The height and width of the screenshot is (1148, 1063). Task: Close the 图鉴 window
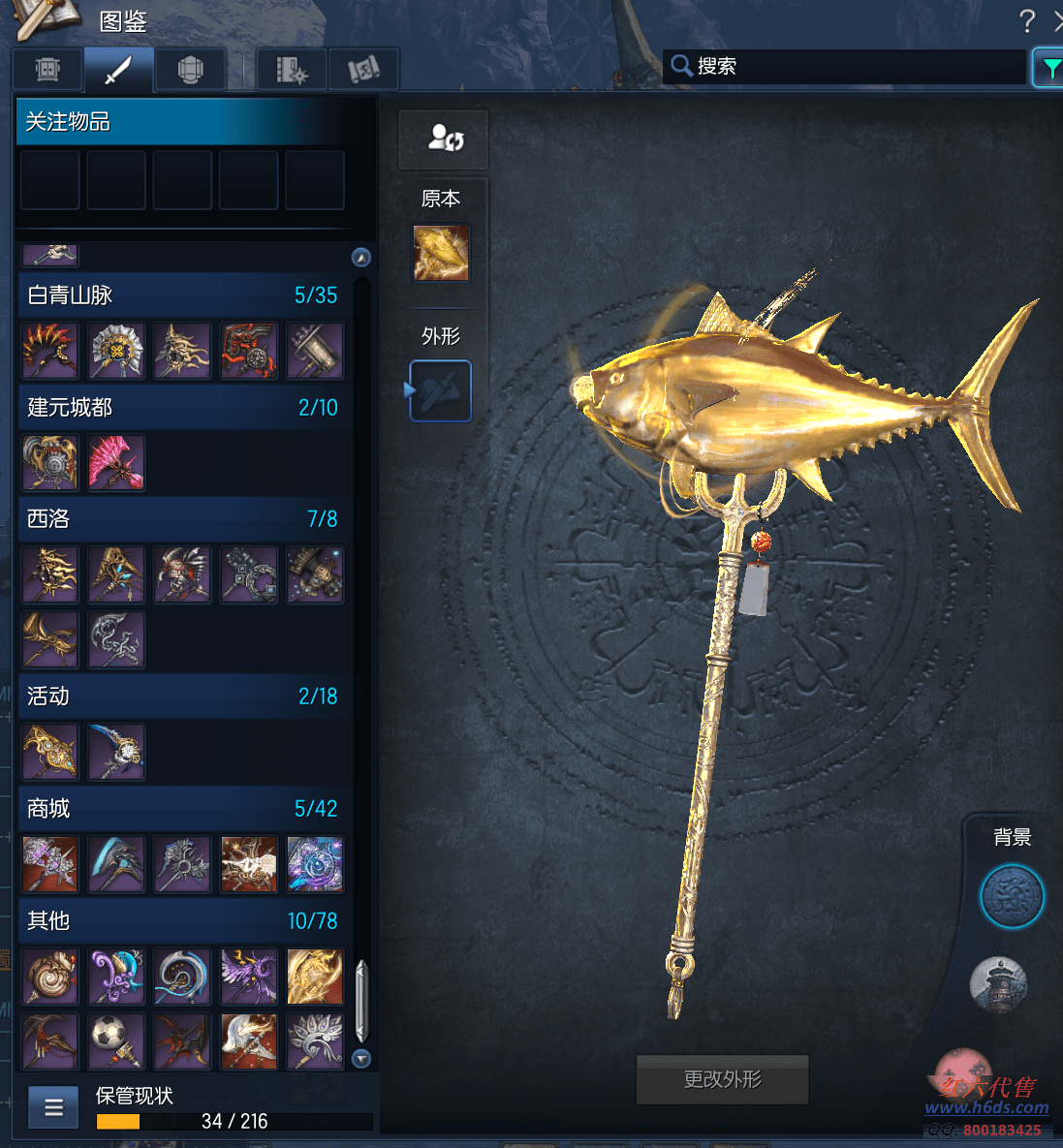click(1057, 20)
